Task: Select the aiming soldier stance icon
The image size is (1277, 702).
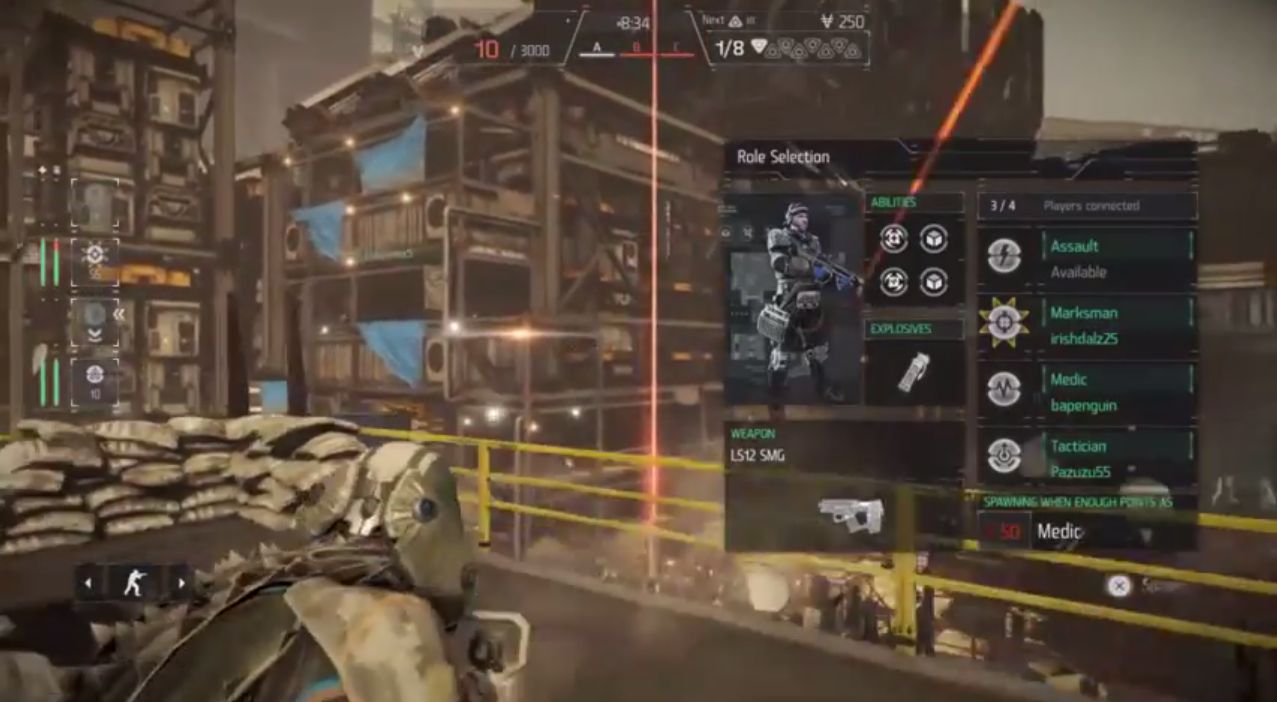Action: pos(134,583)
